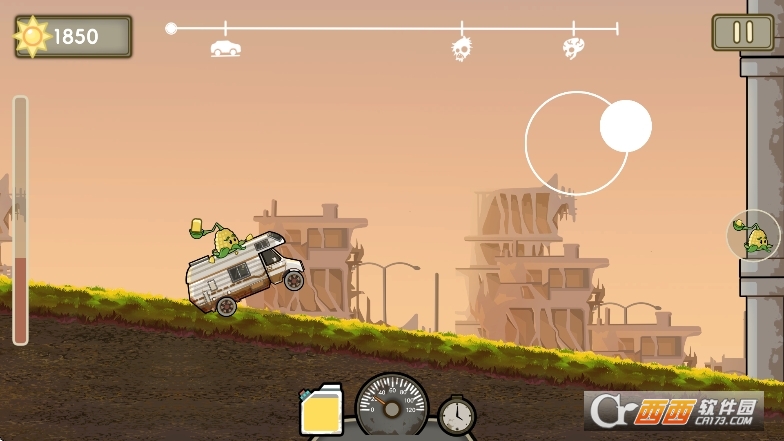Pause the game with the pause button
This screenshot has height=441, width=784.
click(x=742, y=33)
